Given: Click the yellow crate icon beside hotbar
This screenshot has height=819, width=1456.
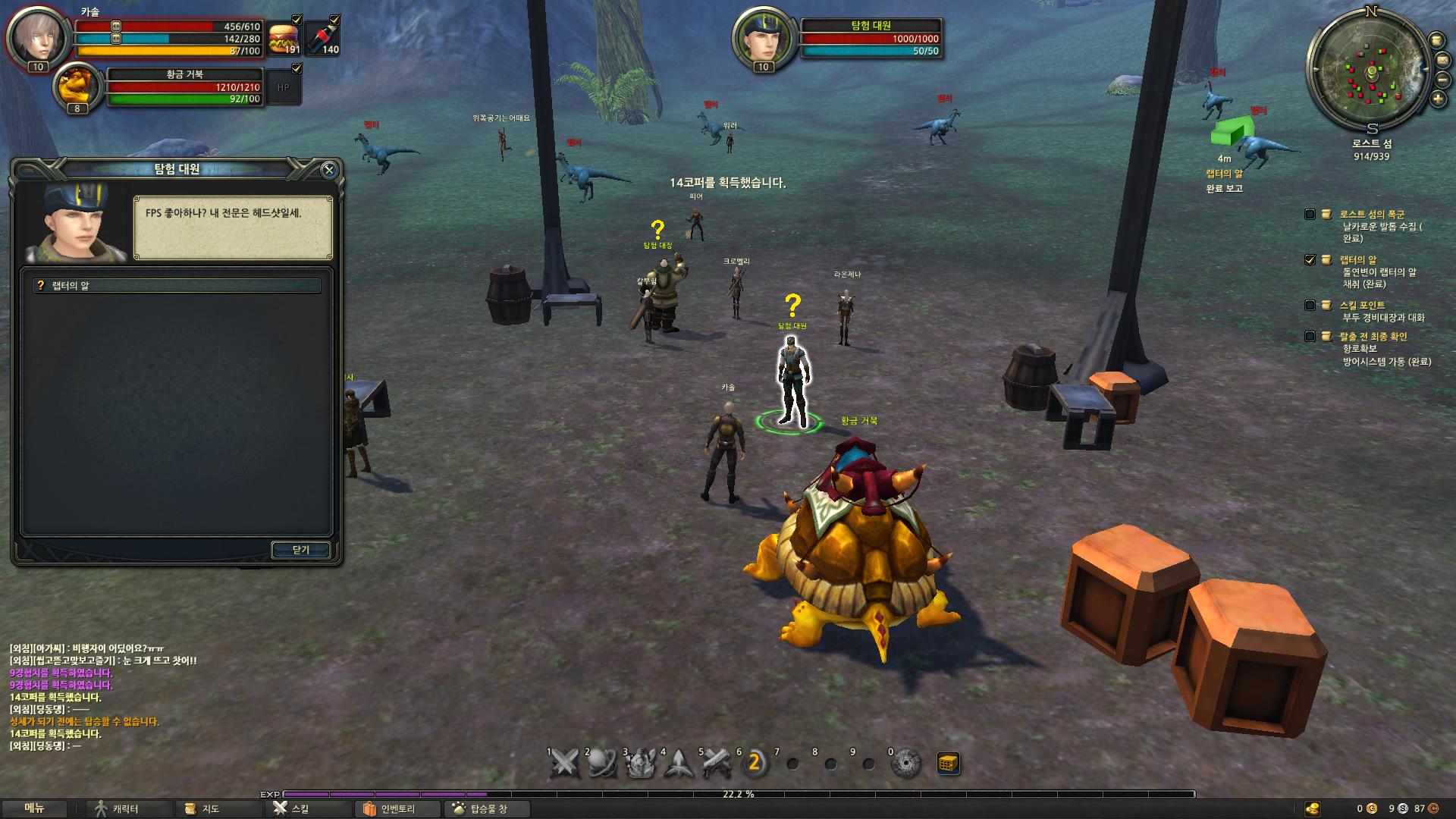Looking at the screenshot, I should point(948,763).
